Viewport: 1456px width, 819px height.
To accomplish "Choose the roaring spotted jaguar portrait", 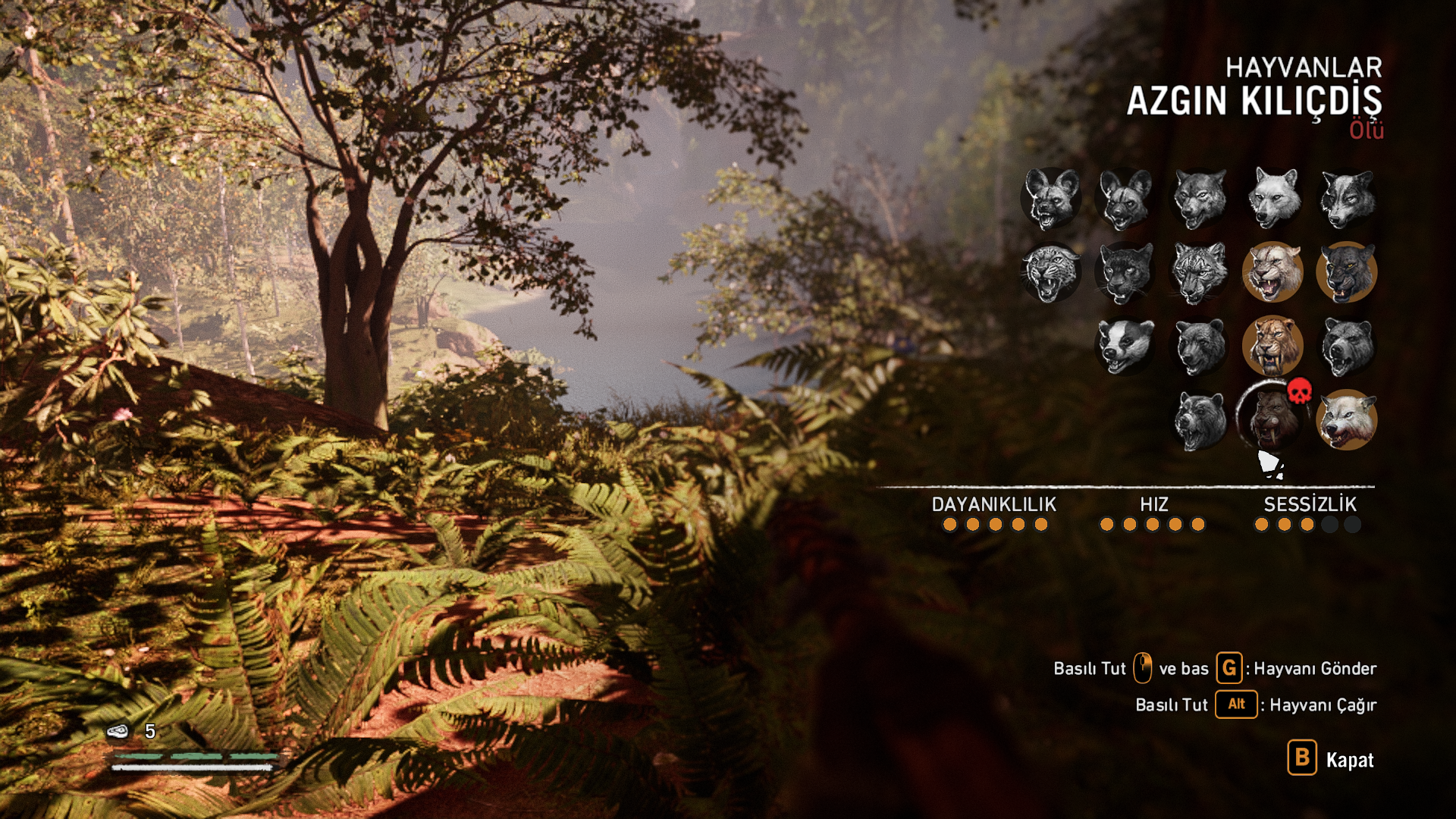I will [1050, 272].
